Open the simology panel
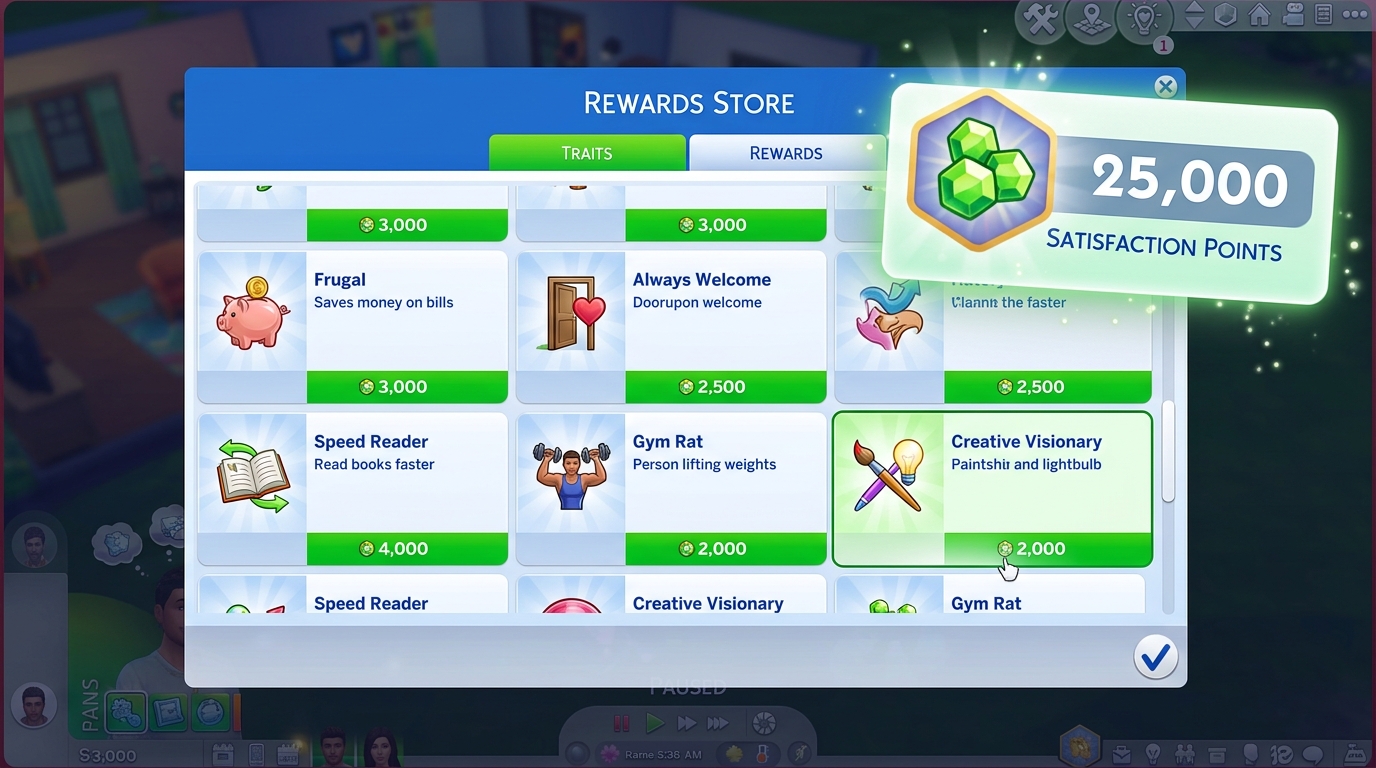This screenshot has width=1376, height=768. pos(1250,753)
